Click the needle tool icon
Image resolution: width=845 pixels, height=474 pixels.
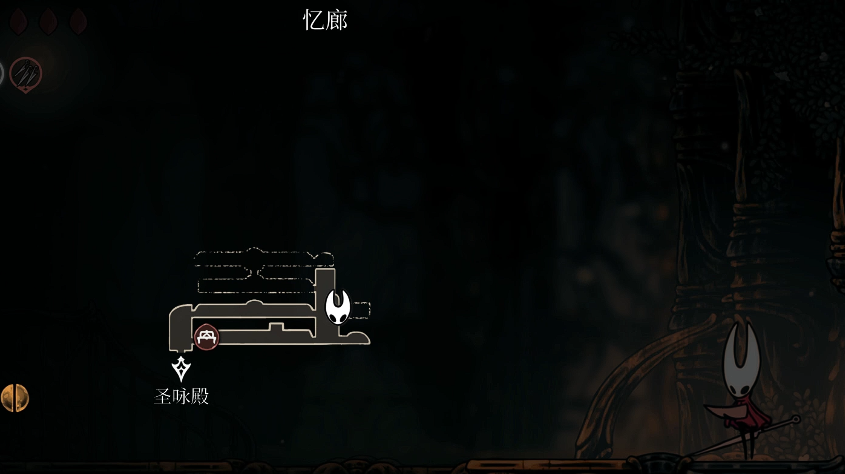[x=26, y=73]
